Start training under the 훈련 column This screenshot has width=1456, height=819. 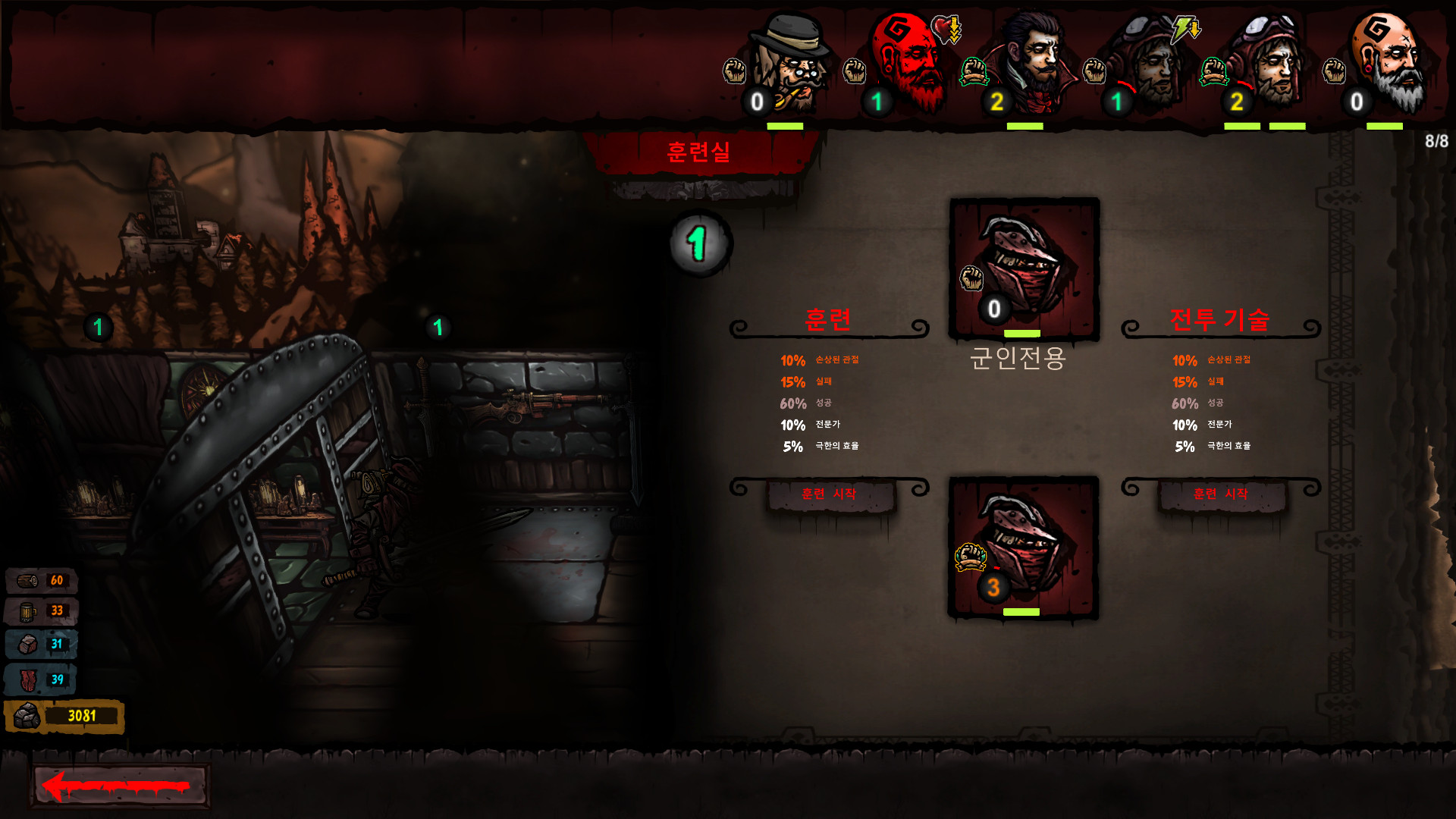point(829,494)
